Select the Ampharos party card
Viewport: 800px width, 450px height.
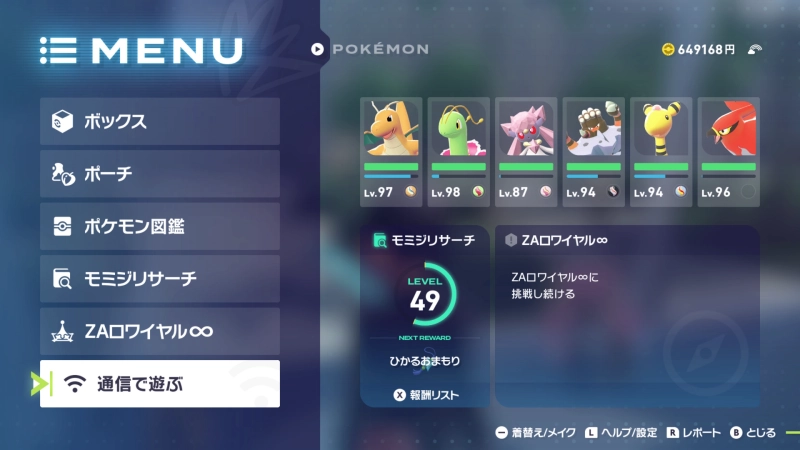coord(661,151)
